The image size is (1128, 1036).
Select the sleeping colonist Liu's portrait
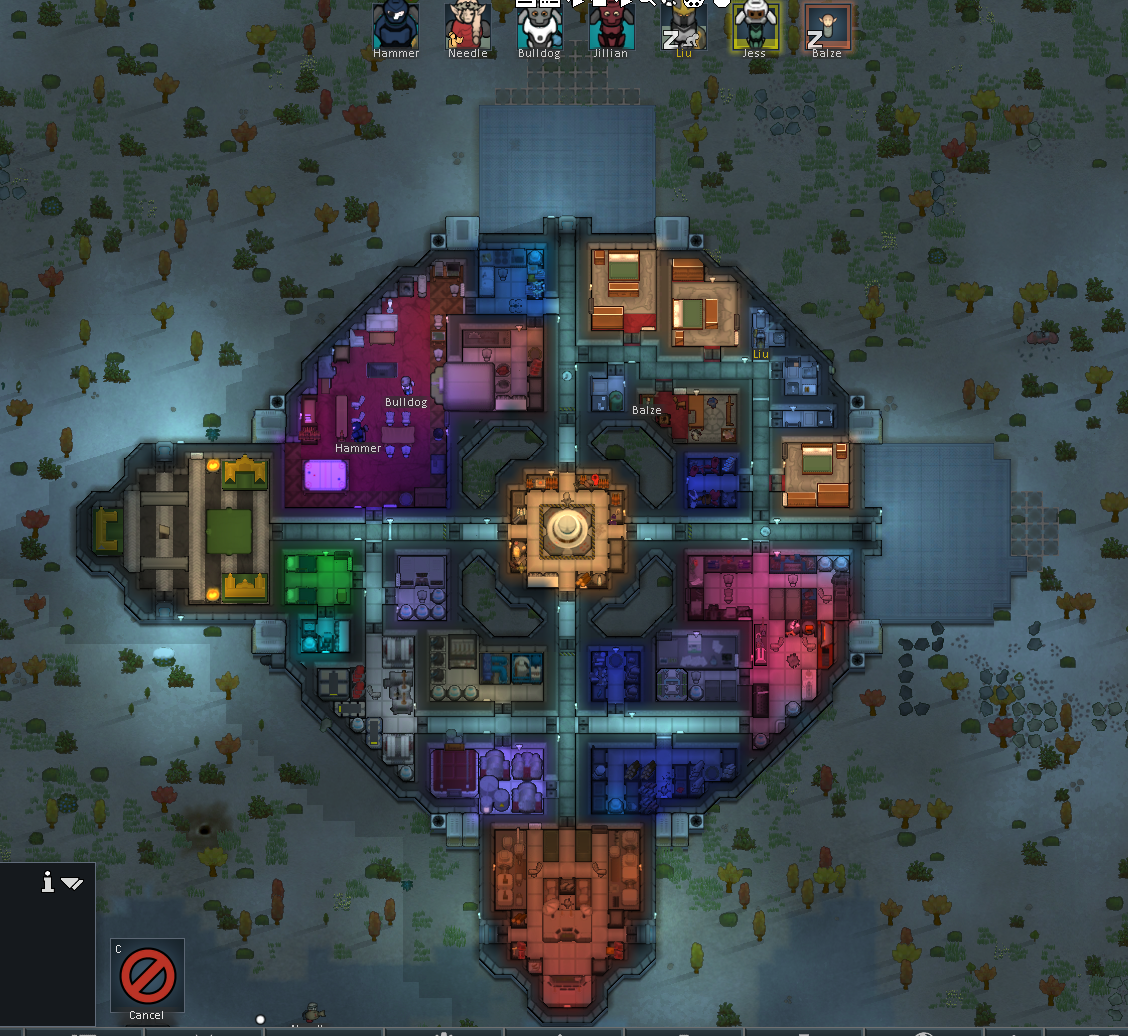tap(683, 25)
